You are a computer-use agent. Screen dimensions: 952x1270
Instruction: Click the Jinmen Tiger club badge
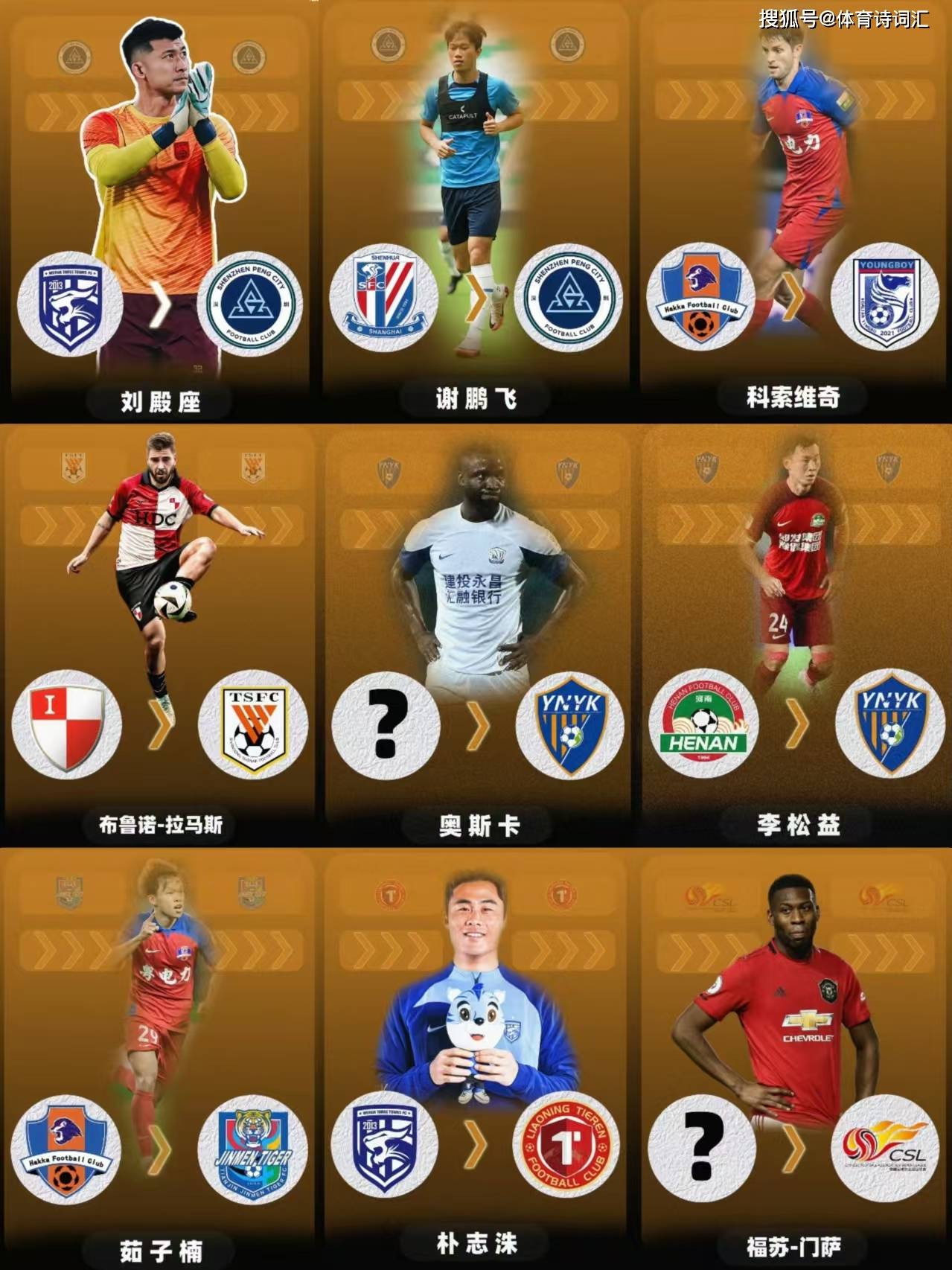tap(253, 1149)
